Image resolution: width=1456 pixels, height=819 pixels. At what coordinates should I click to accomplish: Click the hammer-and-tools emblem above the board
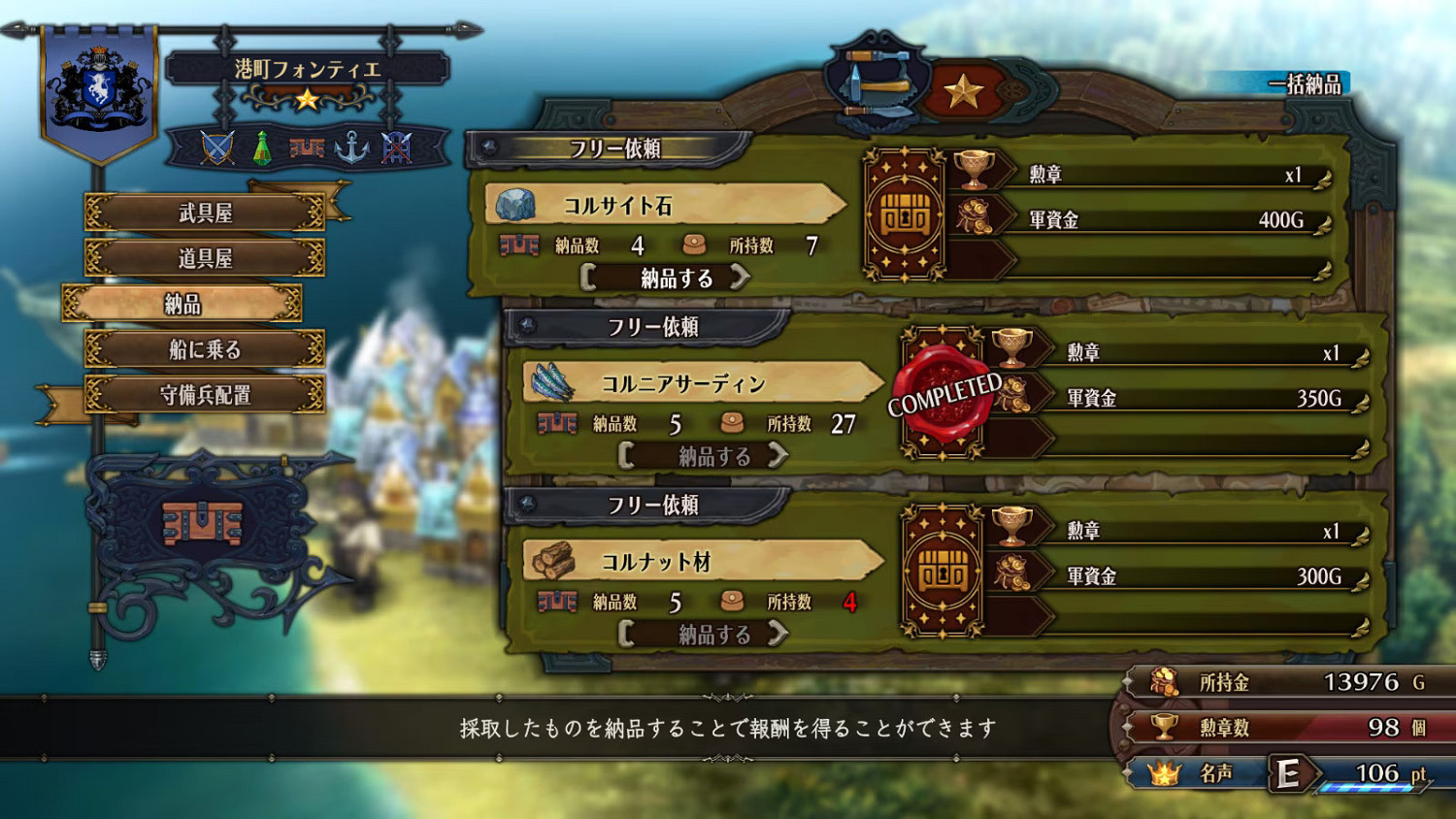[877, 82]
